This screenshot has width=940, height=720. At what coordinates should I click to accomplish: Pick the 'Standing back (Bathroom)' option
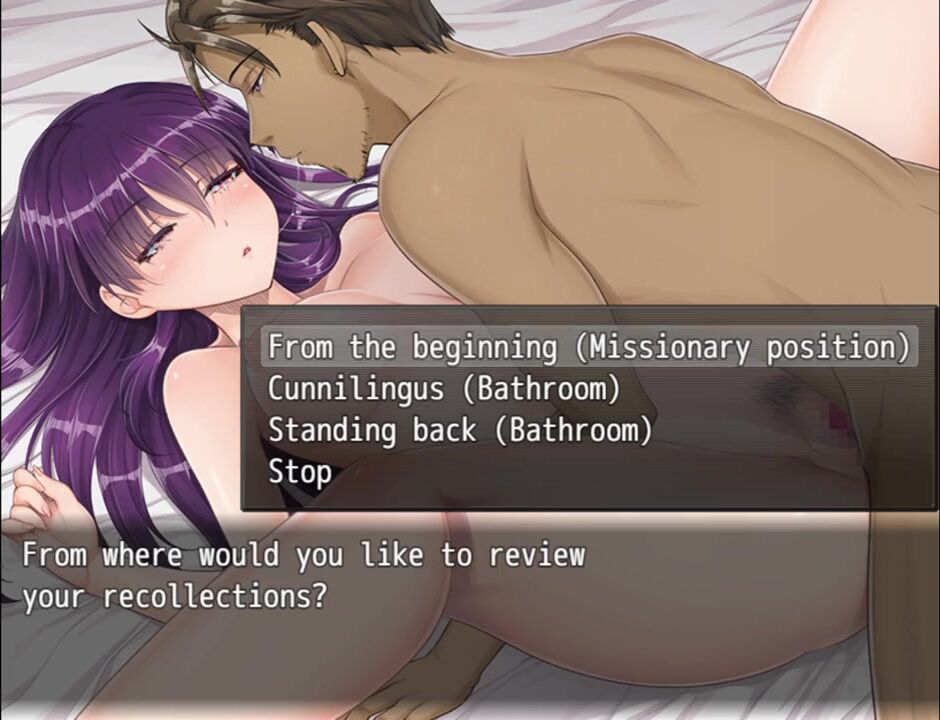460,430
